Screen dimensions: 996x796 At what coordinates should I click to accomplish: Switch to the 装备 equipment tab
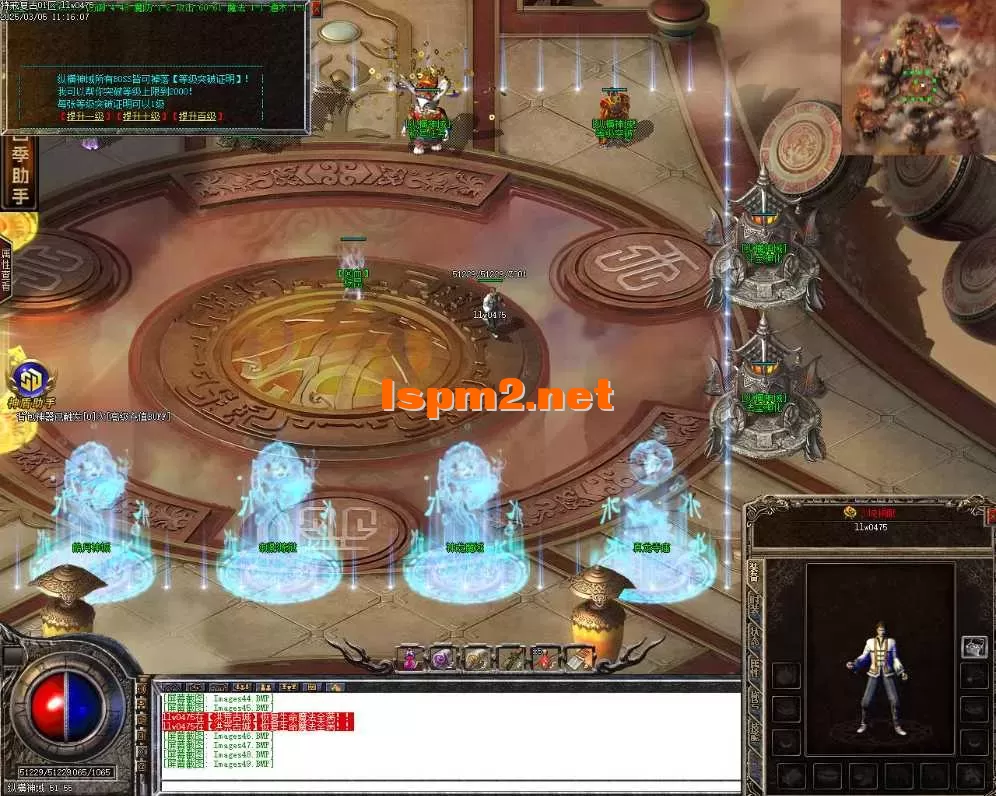pyautogui.click(x=754, y=574)
